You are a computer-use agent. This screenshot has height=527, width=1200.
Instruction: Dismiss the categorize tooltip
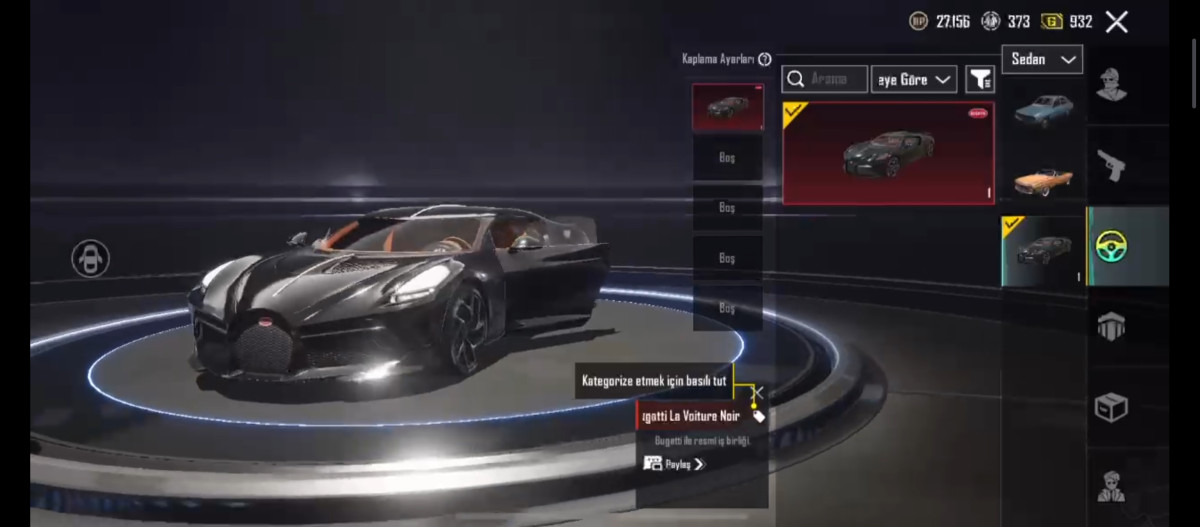pos(760,392)
